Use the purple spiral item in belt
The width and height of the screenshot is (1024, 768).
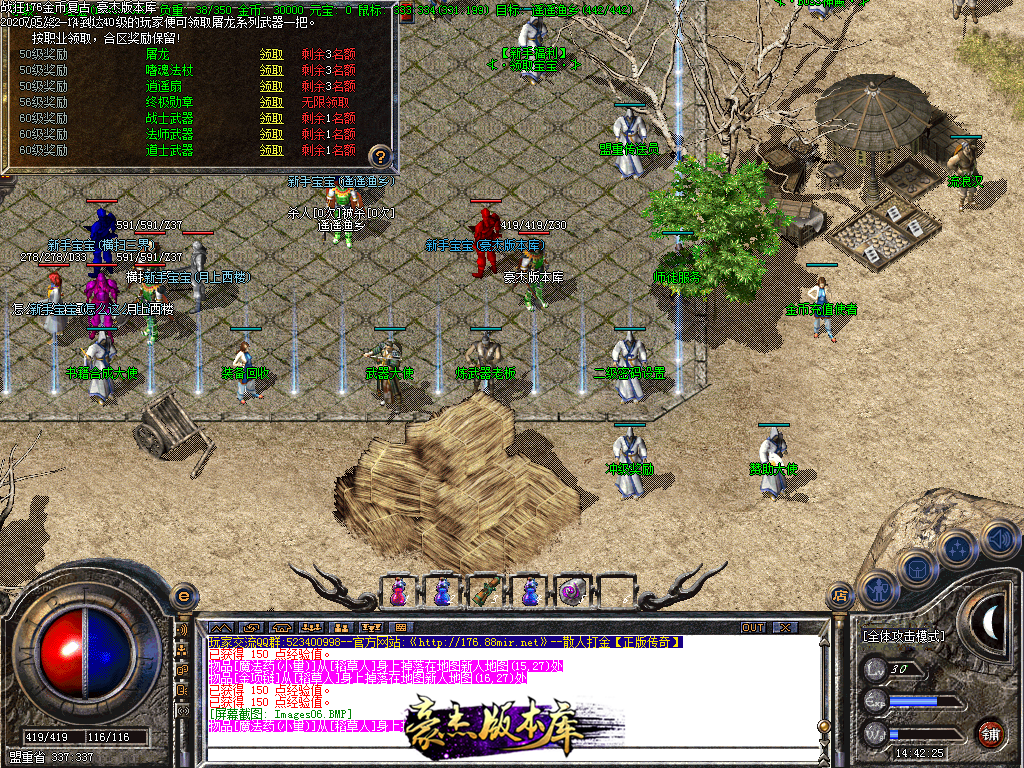coord(571,592)
